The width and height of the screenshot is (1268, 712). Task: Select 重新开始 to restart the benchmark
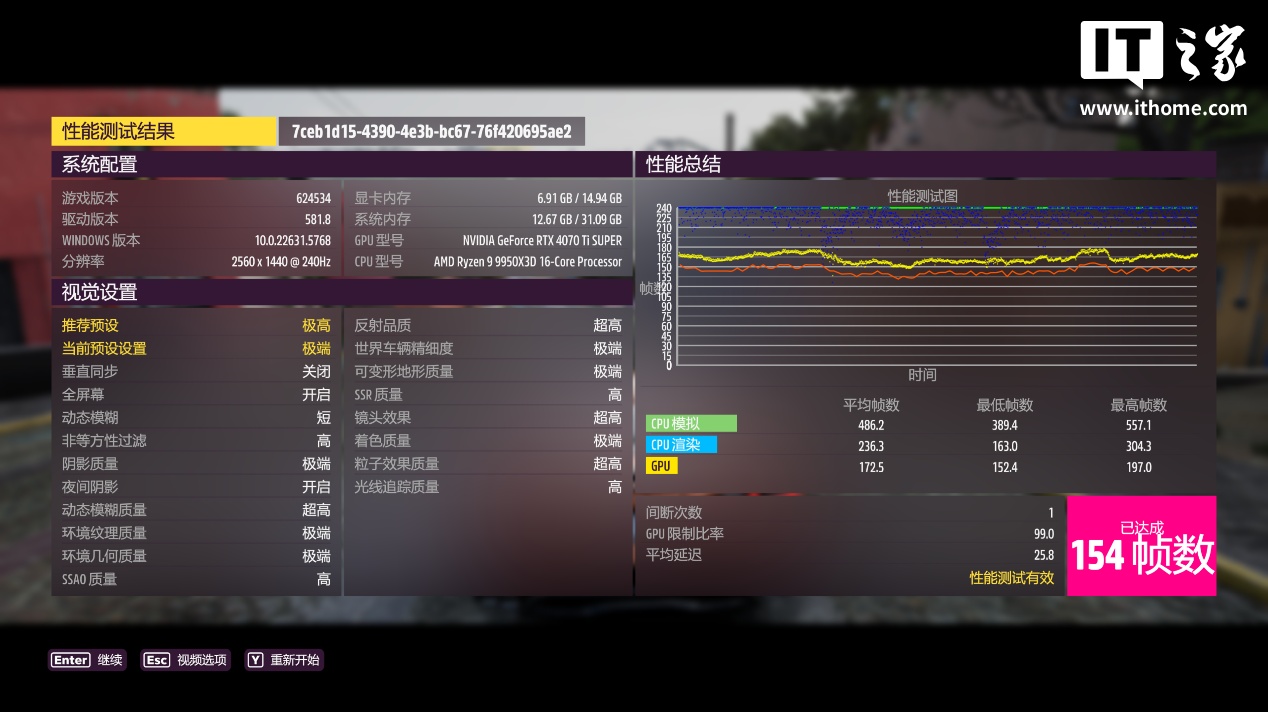click(284, 660)
